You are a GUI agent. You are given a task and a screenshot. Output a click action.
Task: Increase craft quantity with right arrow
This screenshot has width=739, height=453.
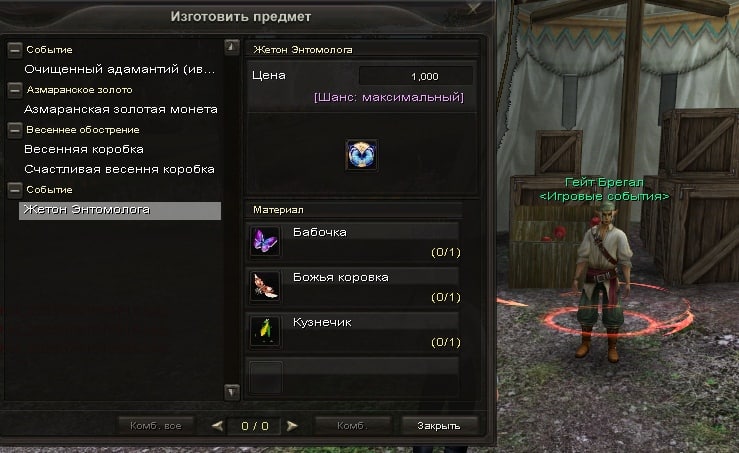click(292, 425)
